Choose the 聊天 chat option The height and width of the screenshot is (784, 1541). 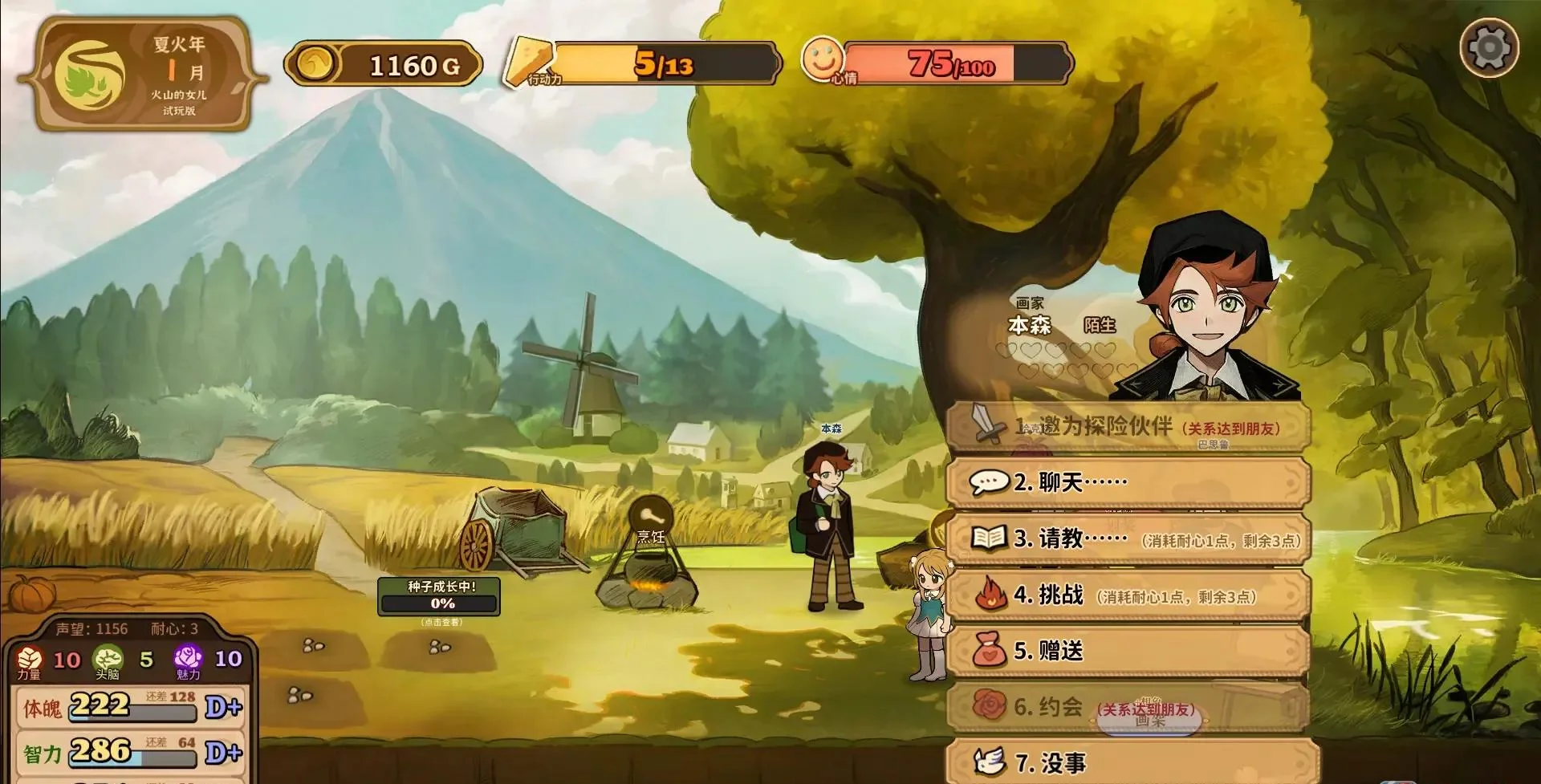(1128, 482)
